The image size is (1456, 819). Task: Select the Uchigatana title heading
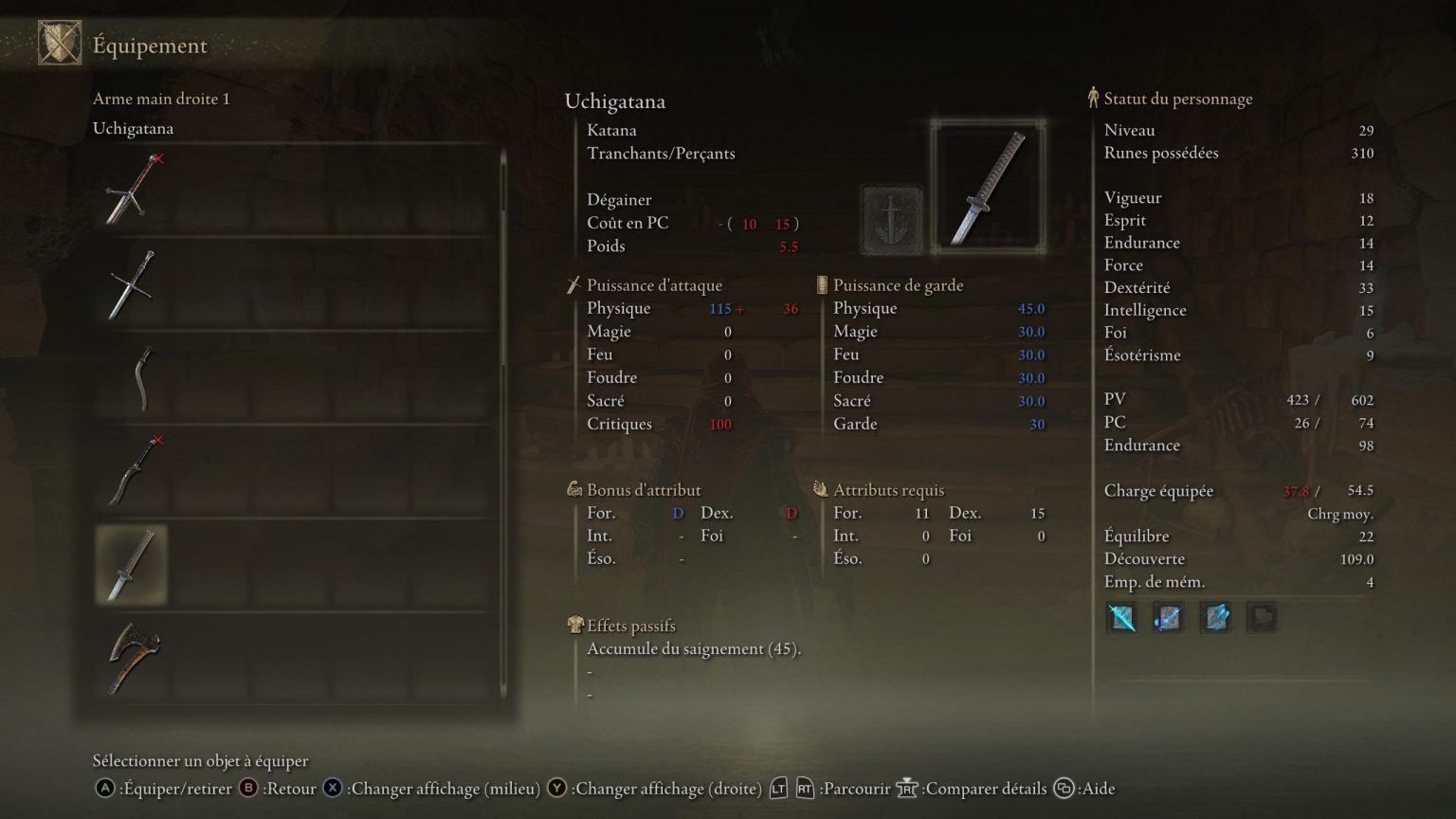[614, 101]
